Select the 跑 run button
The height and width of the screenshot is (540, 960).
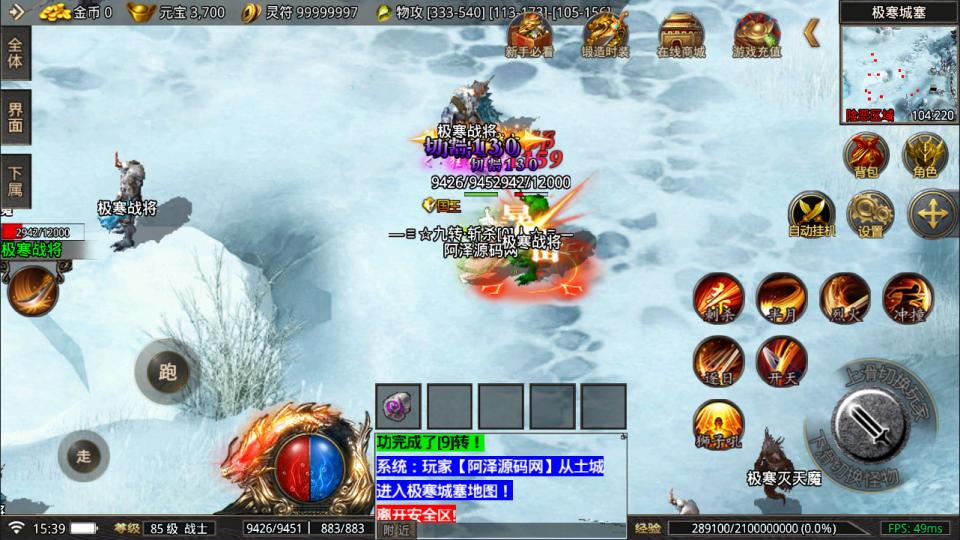tap(167, 373)
